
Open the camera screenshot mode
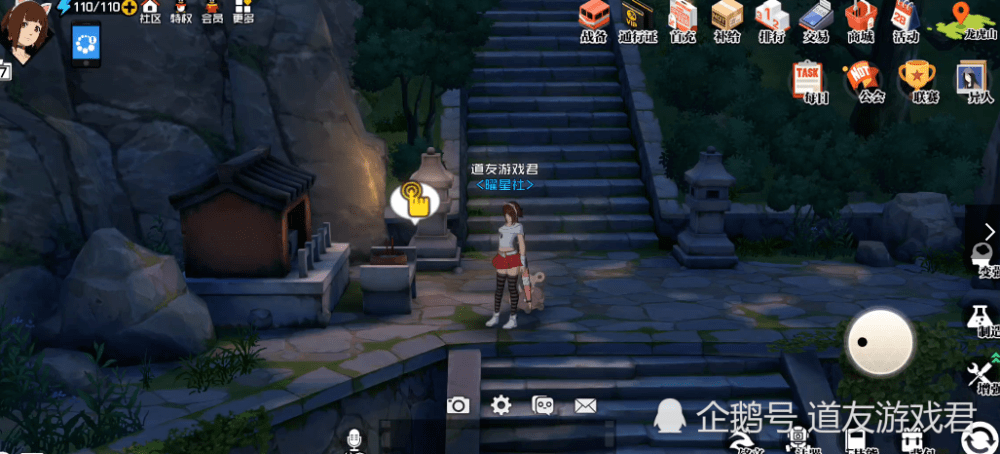458,405
